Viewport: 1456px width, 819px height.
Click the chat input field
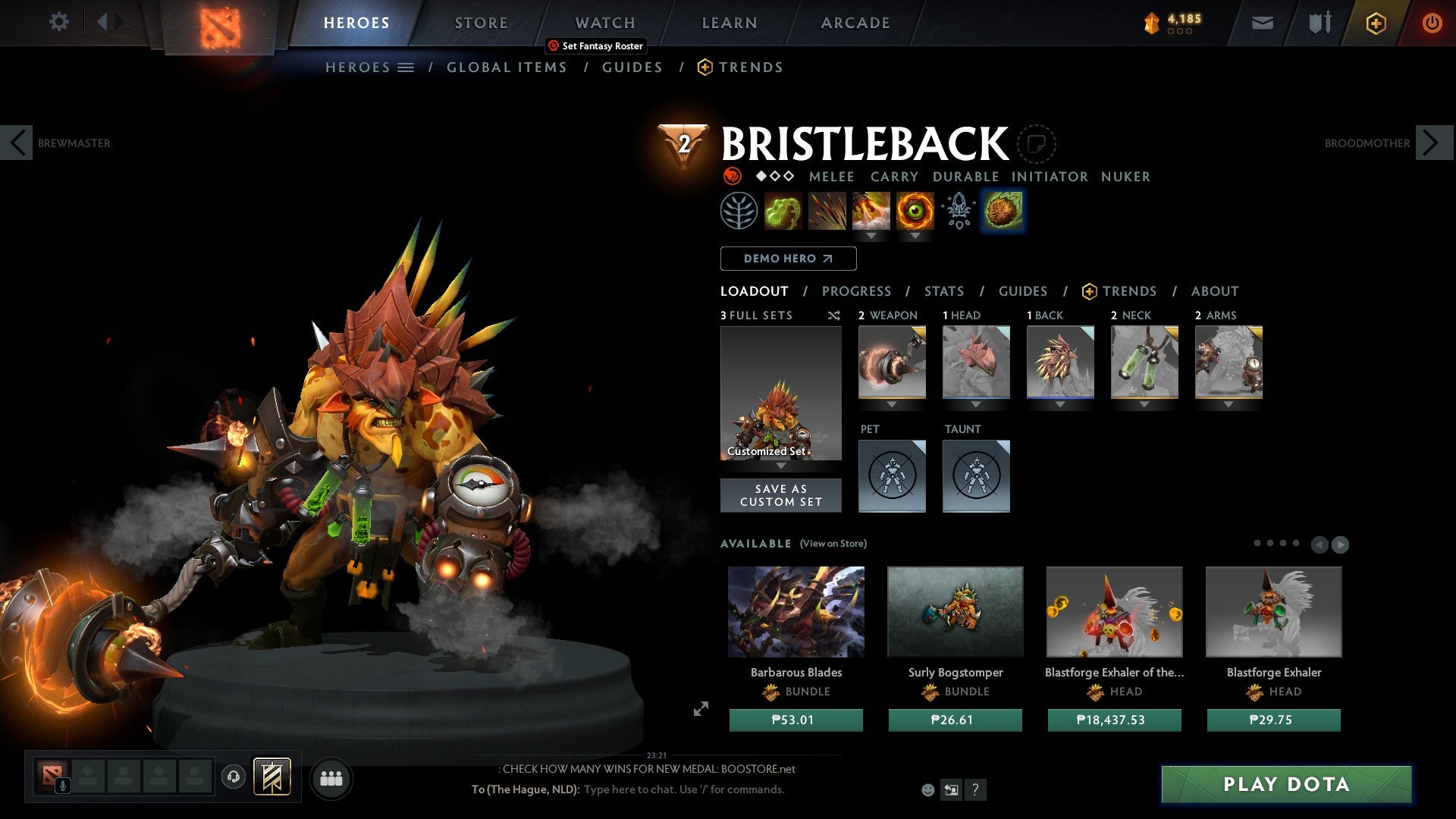[x=682, y=789]
